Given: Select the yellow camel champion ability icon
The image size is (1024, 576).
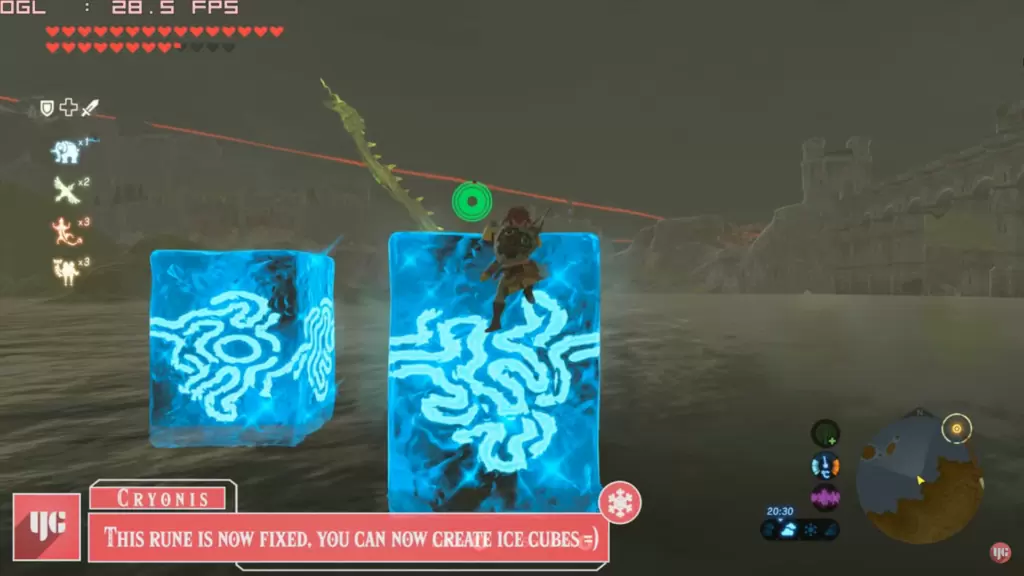Looking at the screenshot, I should [66, 271].
